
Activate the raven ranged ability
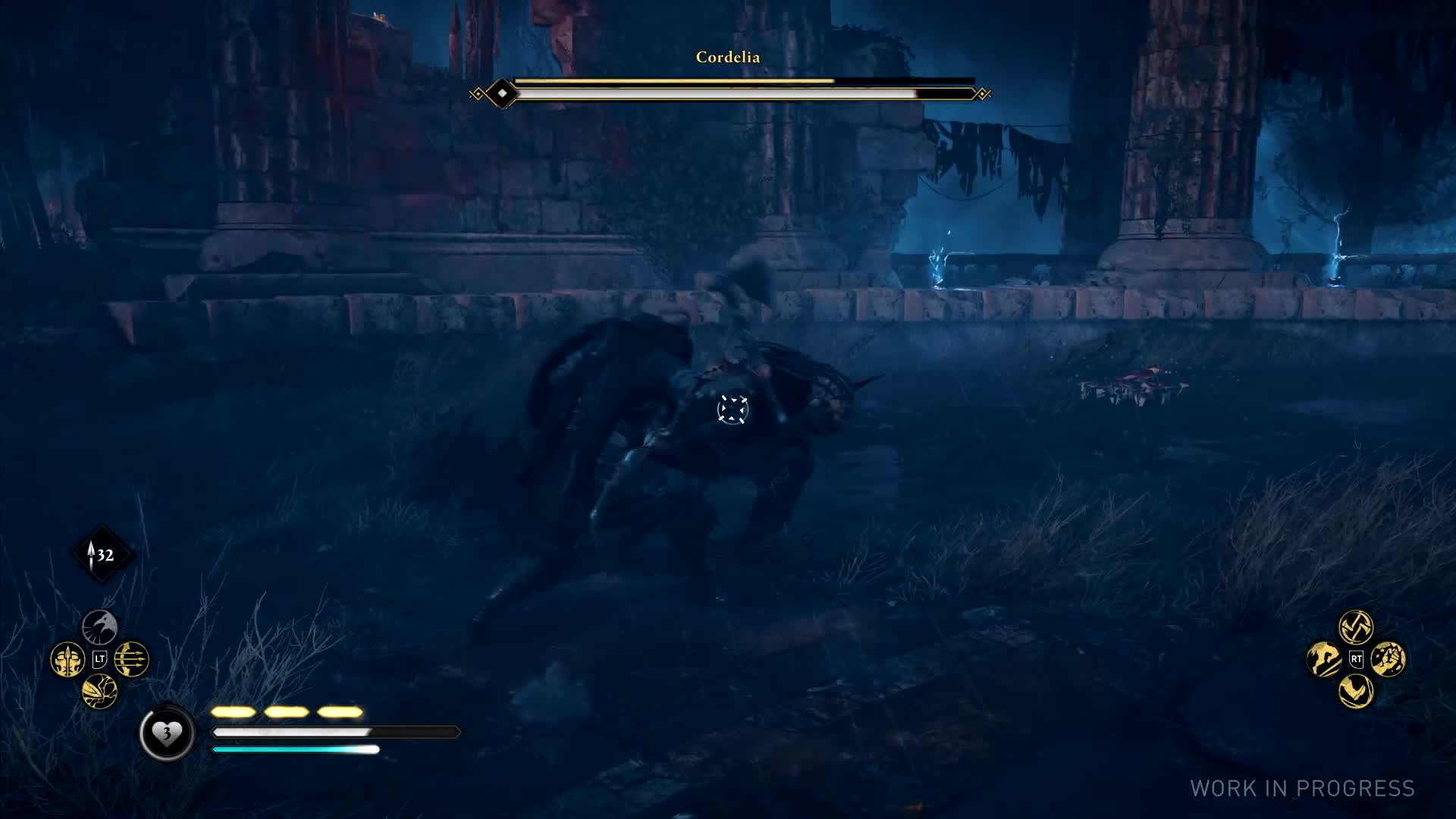point(99,626)
